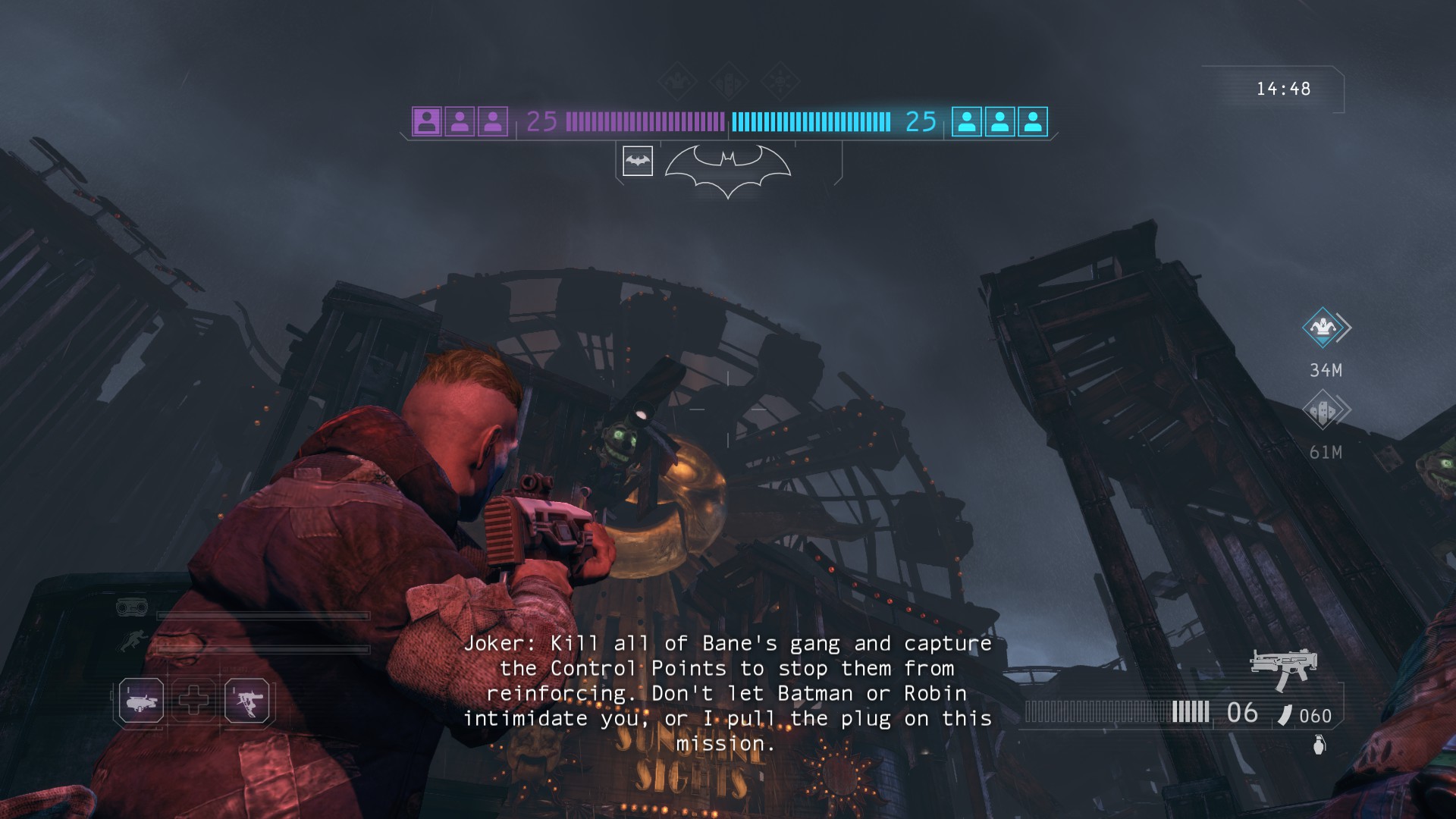Click the faded jester hat diamond icon

pyautogui.click(x=678, y=80)
